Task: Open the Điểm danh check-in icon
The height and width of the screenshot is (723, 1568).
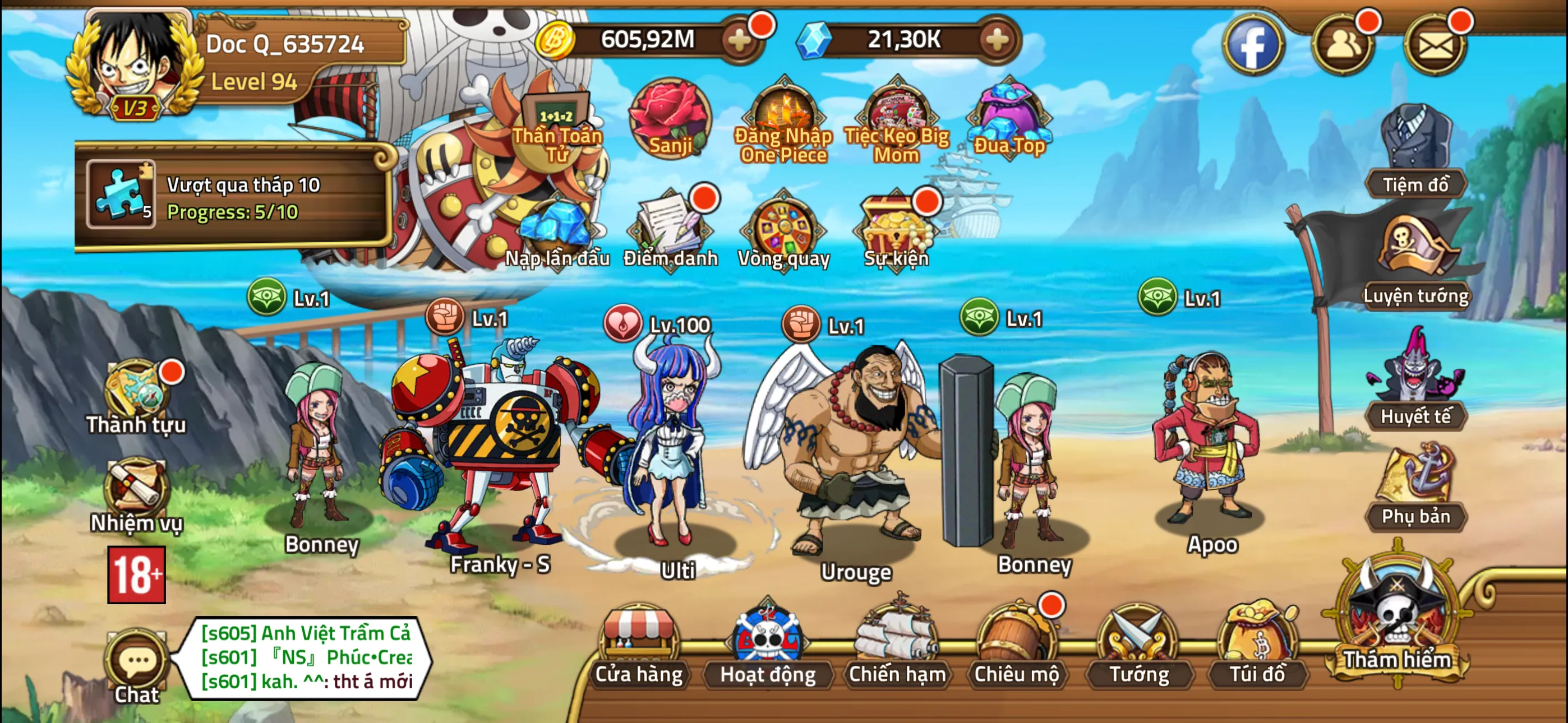Action: (x=670, y=233)
